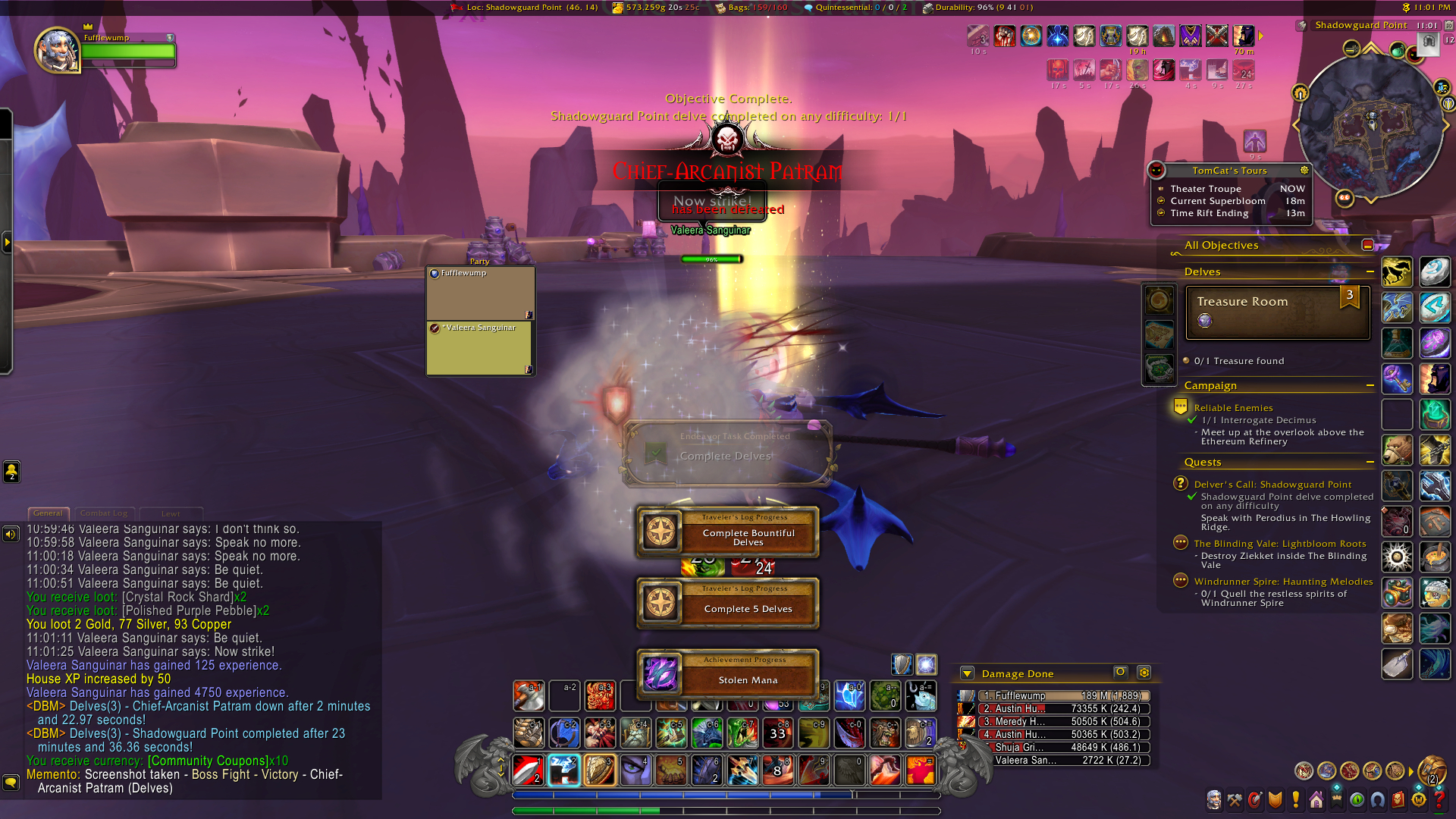Switch to the Combat Log chat tab
Screen dimensions: 1456x819
coord(104,513)
